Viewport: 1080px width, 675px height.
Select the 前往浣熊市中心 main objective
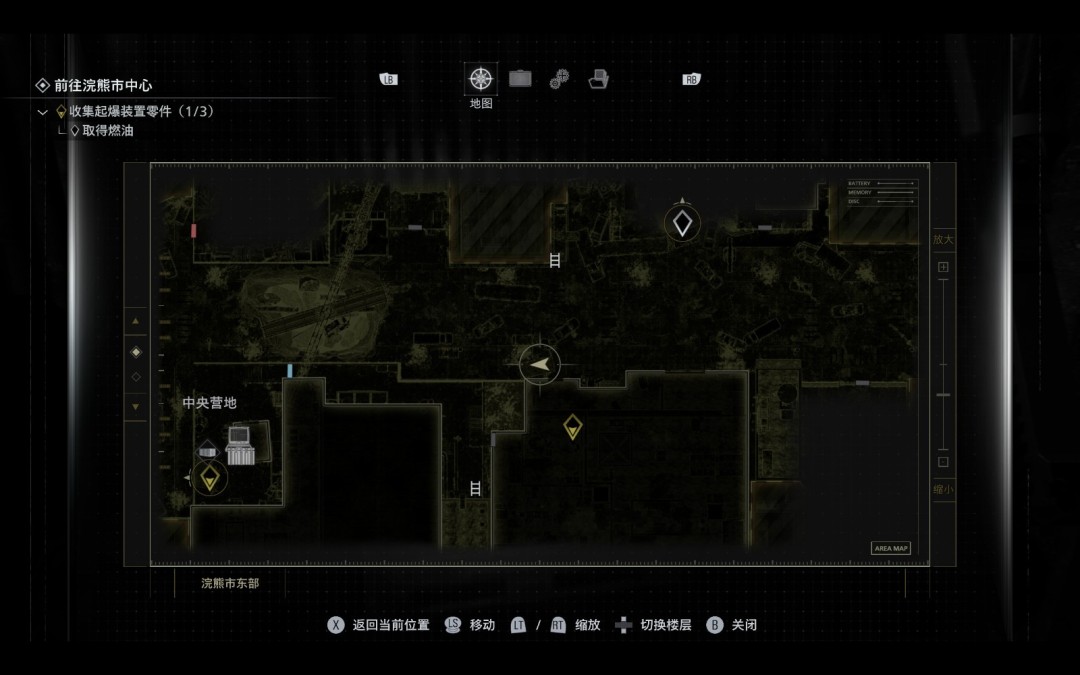click(103, 86)
